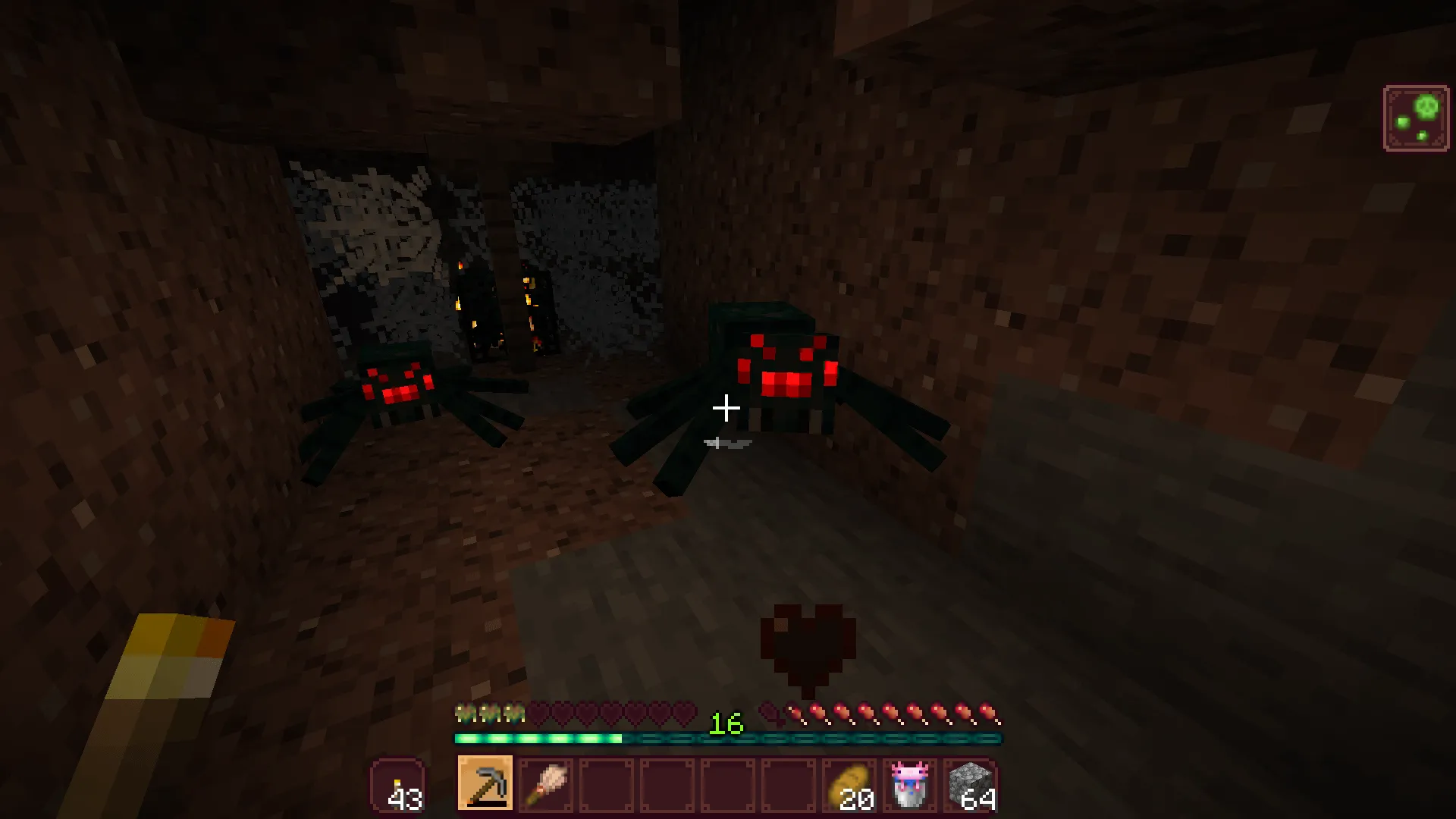1456x819 pixels.
Task: Click the crosshair at screen center
Action: coord(726,409)
